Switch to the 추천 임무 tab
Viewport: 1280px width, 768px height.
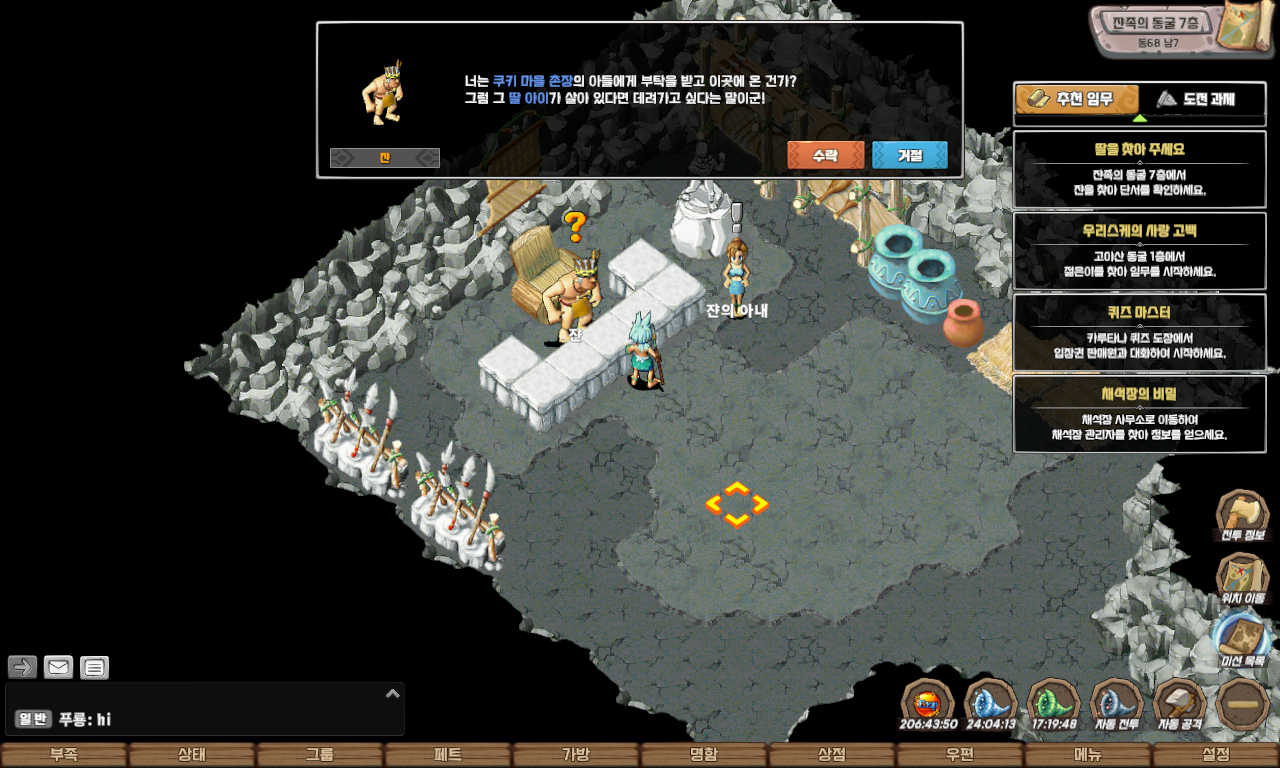1077,99
